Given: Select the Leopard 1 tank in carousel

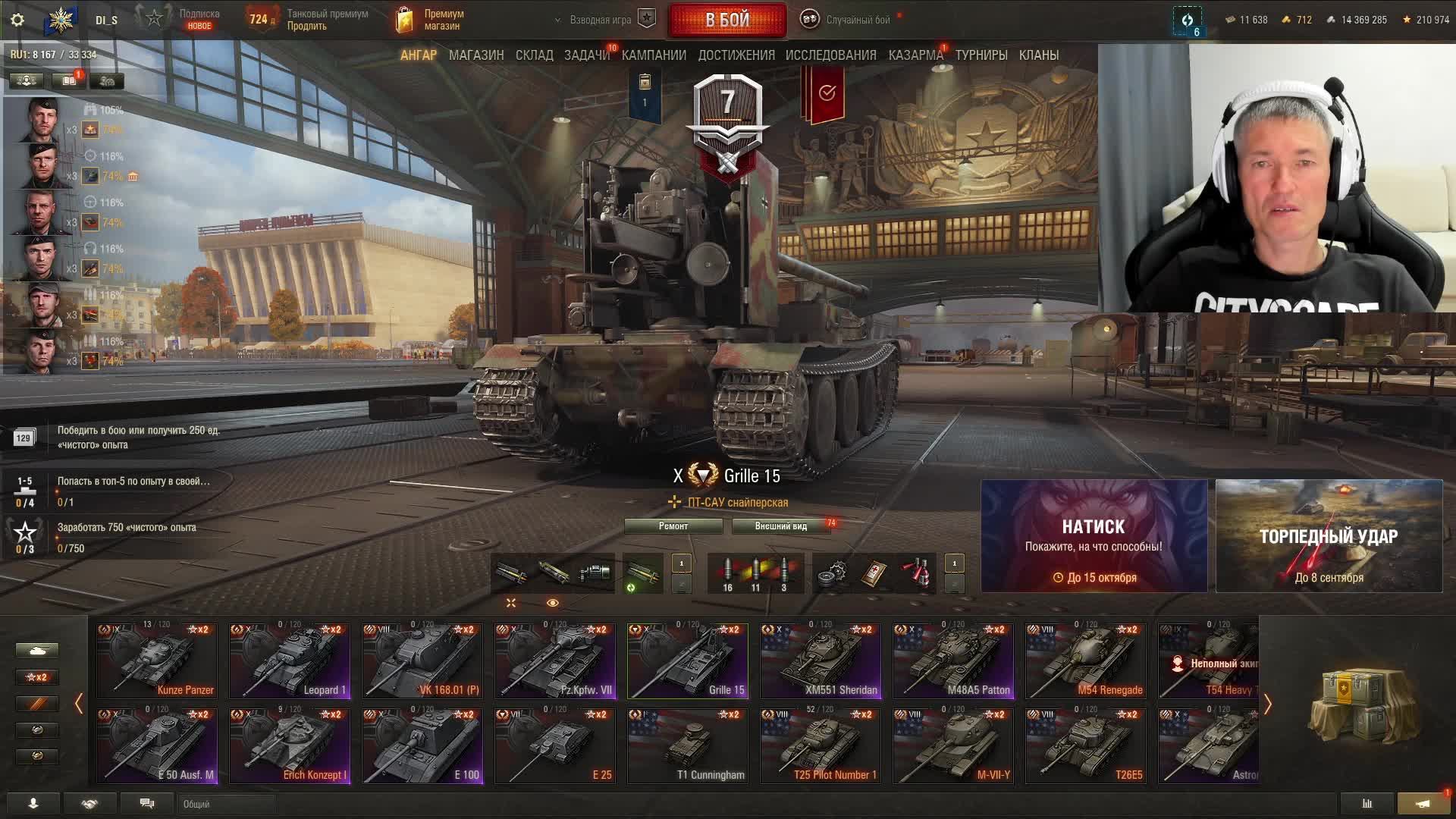Looking at the screenshot, I should tap(290, 661).
